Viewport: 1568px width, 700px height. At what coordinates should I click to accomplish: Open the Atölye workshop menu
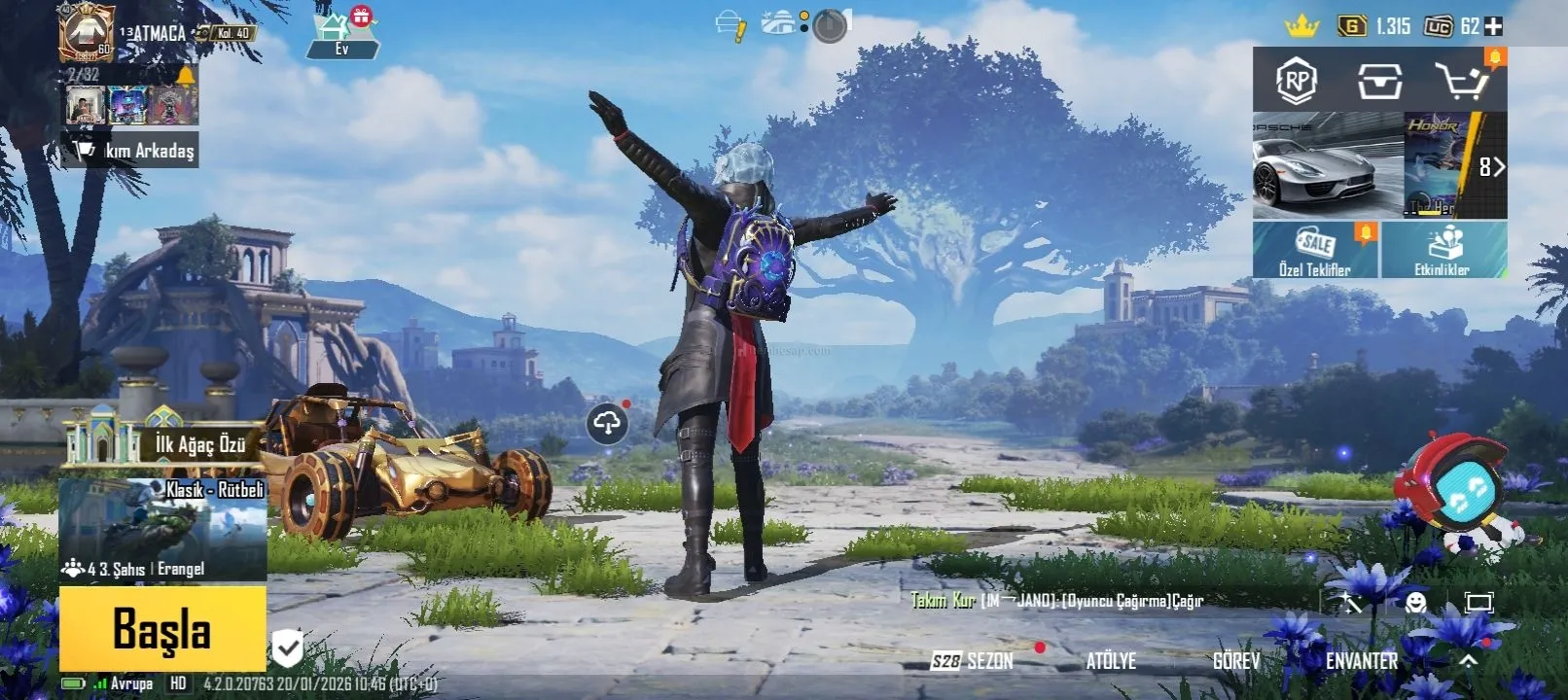1111,661
